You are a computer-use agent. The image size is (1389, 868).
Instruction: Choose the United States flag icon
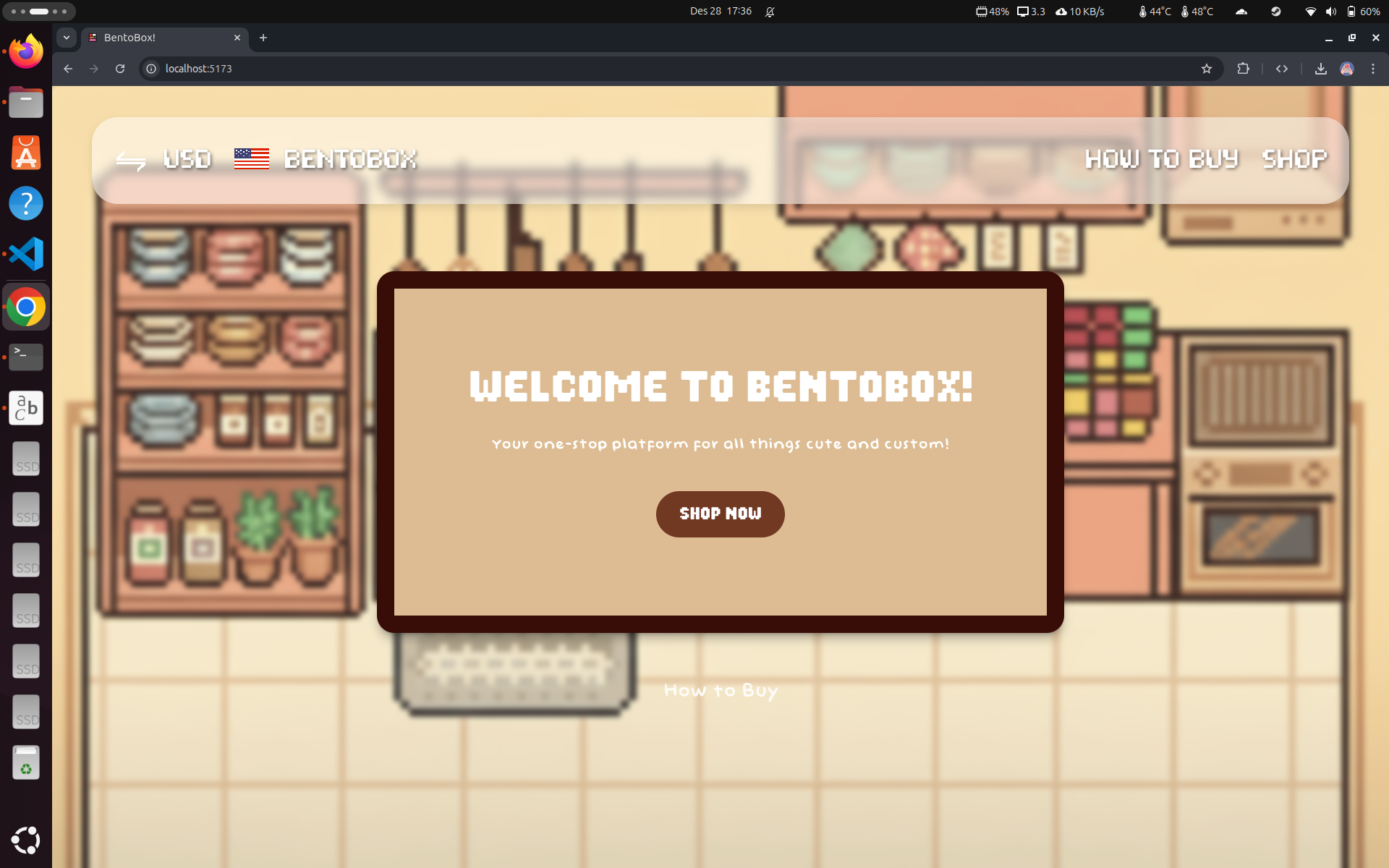click(x=252, y=159)
